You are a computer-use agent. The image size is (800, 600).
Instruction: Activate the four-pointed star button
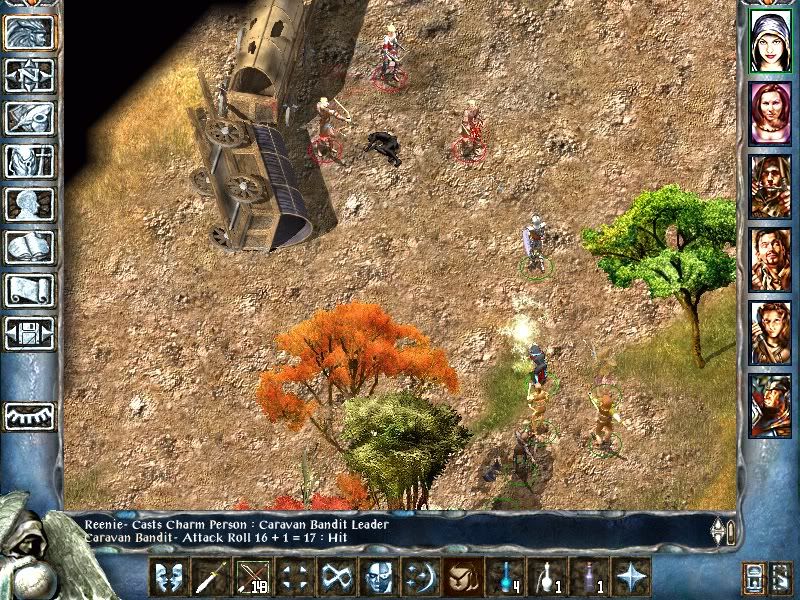pos(631,577)
